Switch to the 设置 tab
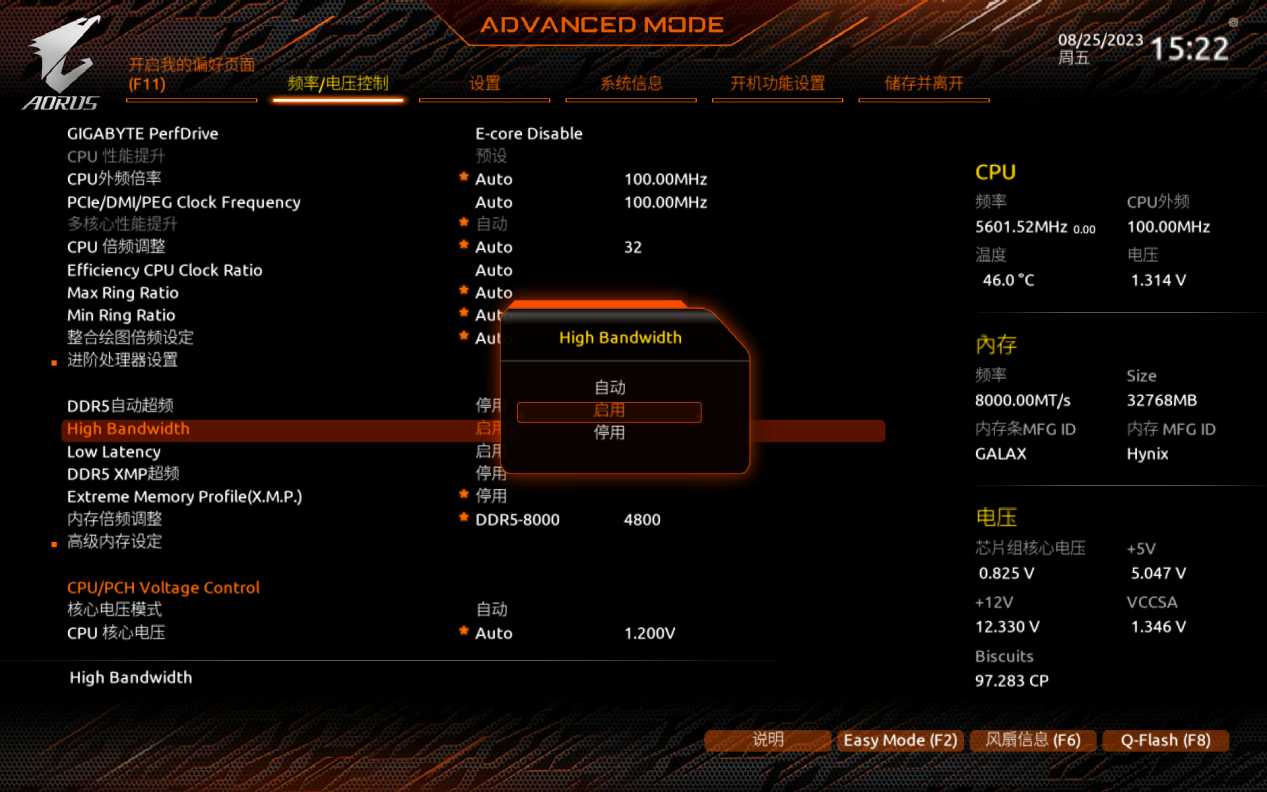 484,84
